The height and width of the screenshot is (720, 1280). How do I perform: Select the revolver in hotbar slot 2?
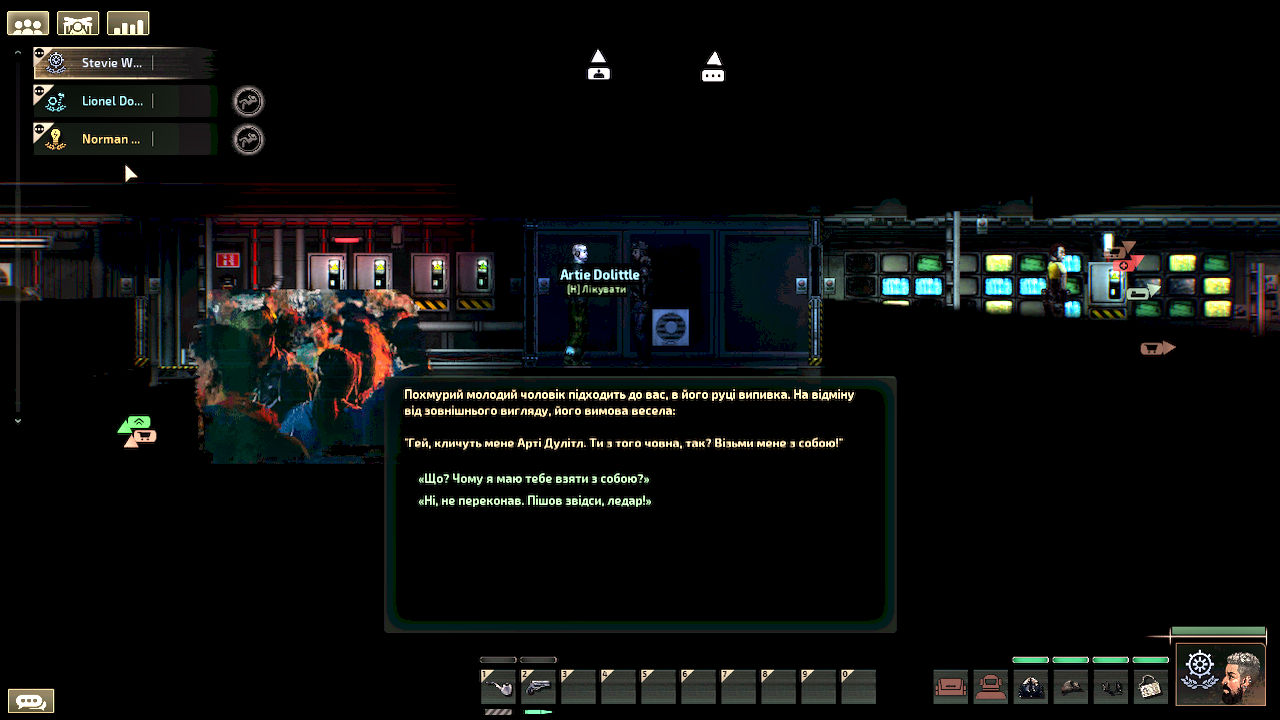[538, 686]
